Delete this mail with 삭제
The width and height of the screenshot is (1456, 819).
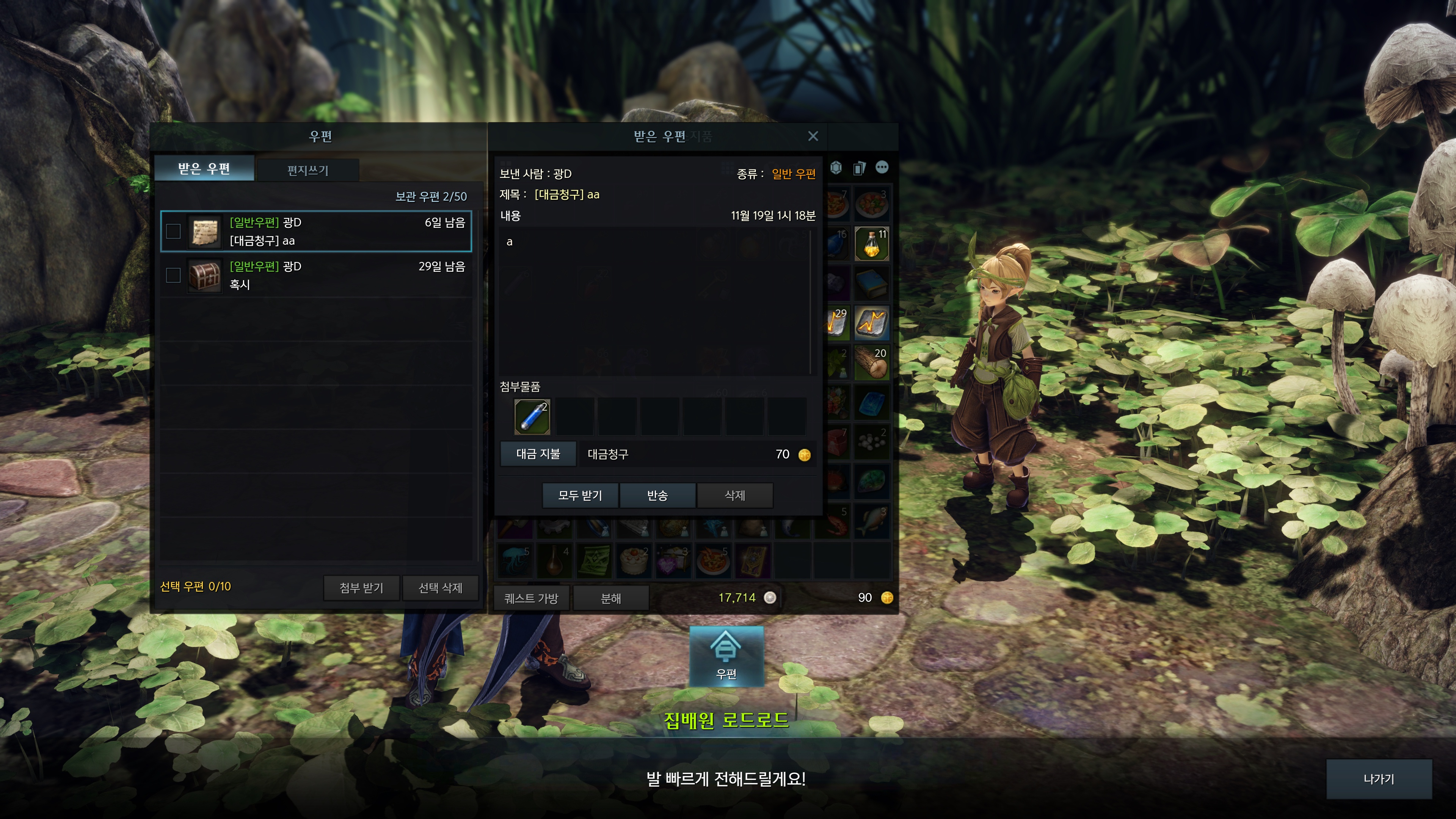(735, 496)
